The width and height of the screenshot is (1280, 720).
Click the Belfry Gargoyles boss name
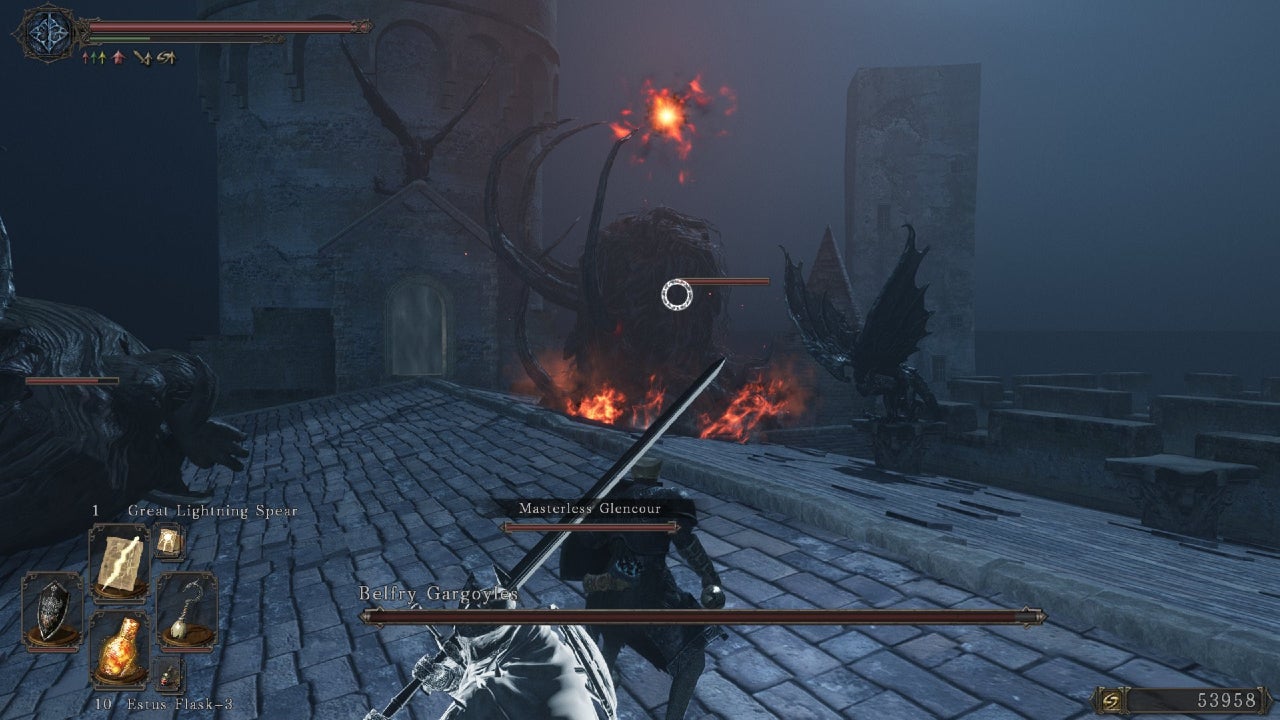tap(438, 593)
